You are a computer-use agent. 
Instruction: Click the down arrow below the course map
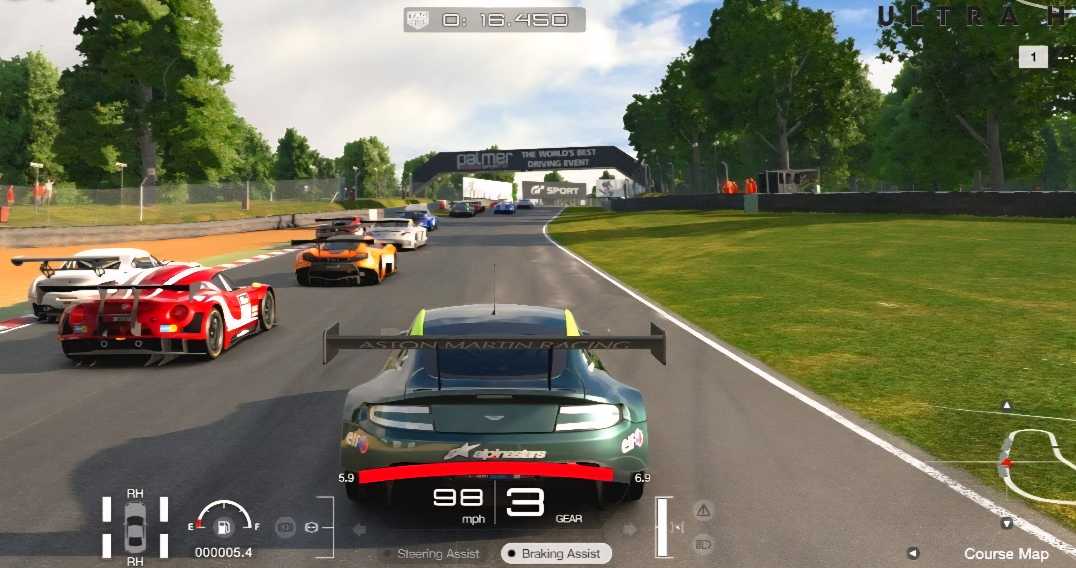click(x=1007, y=523)
